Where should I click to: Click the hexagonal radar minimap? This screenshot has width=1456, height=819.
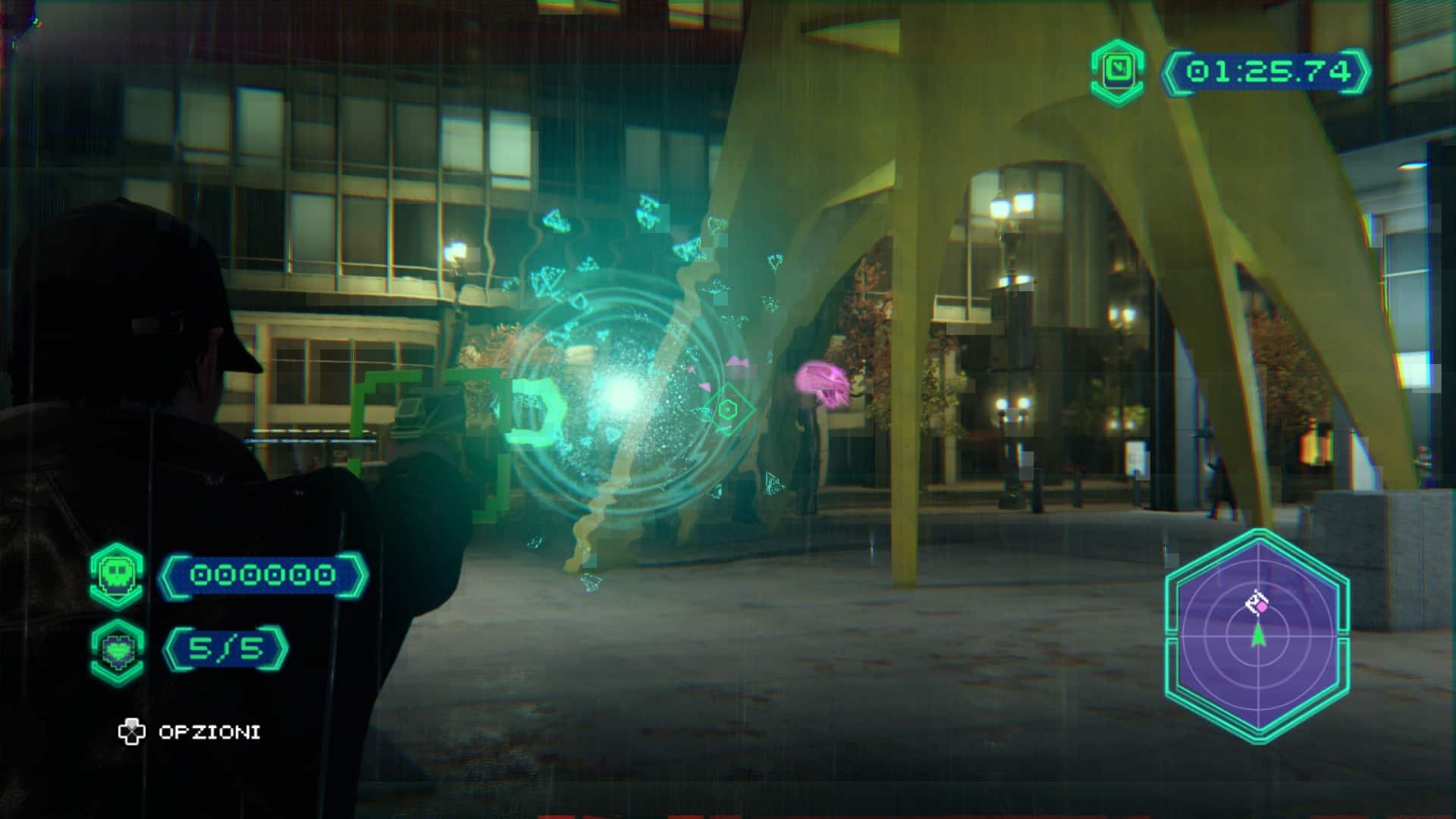click(1257, 637)
